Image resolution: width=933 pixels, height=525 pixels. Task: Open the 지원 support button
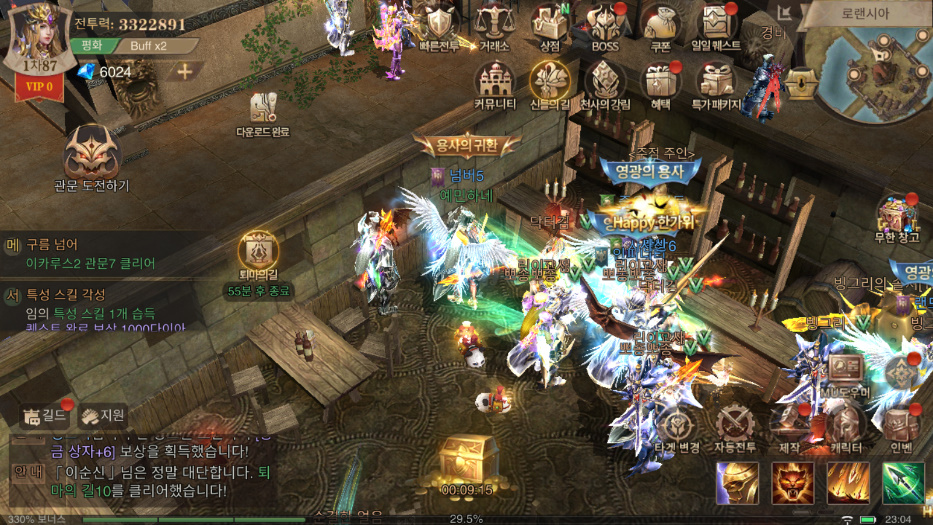click(x=103, y=414)
